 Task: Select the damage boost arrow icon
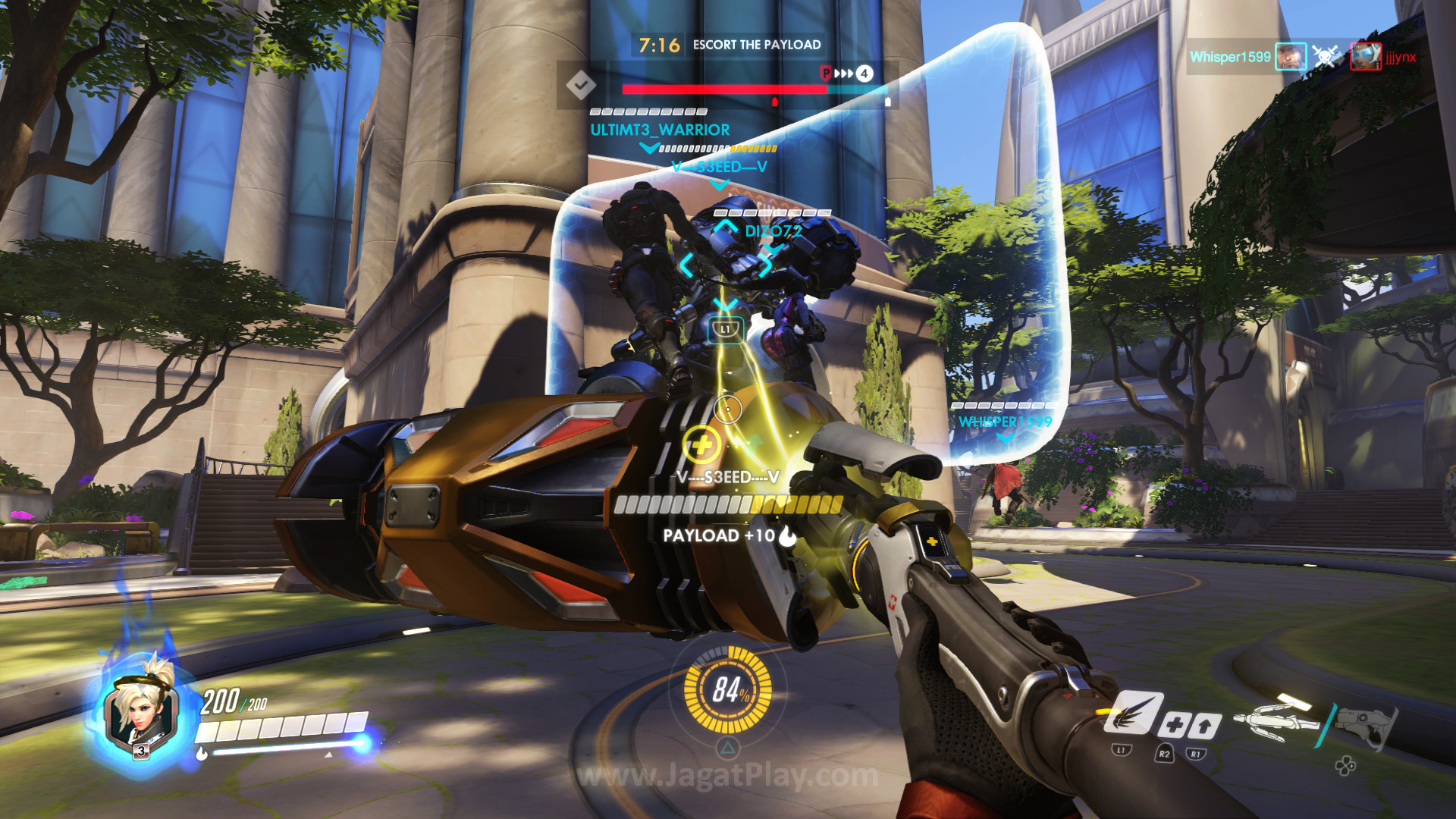pos(1204,726)
